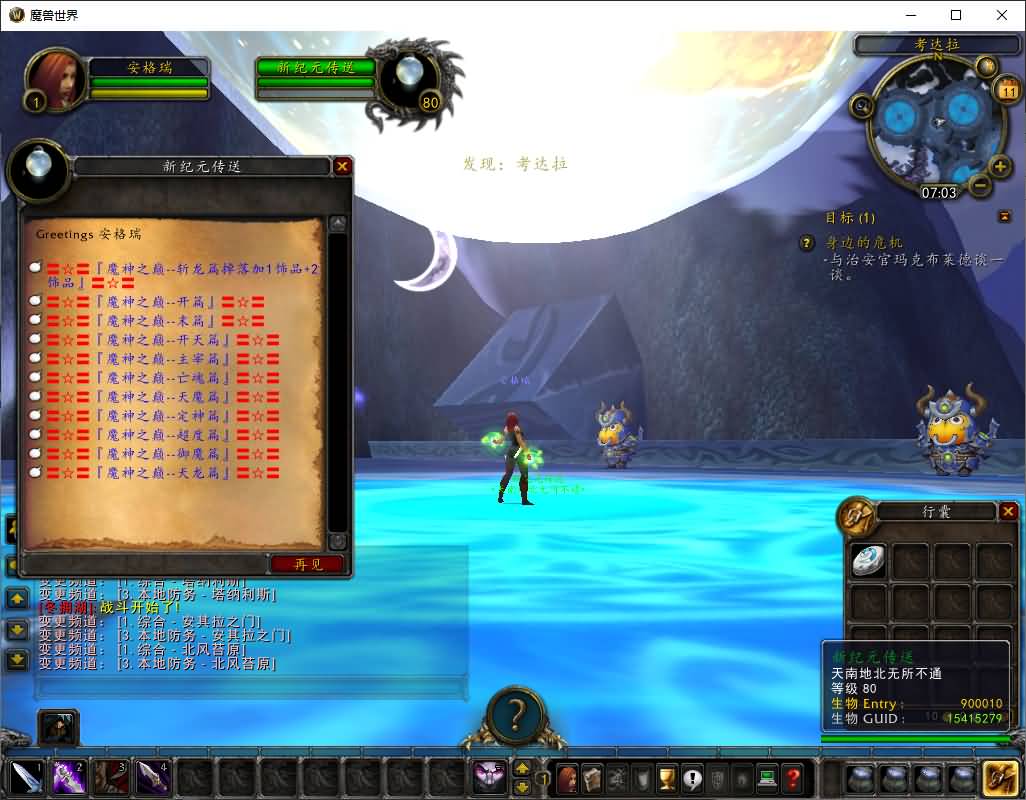Use the purple weapon ability in slot 2
This screenshot has width=1026, height=800.
coord(68,777)
